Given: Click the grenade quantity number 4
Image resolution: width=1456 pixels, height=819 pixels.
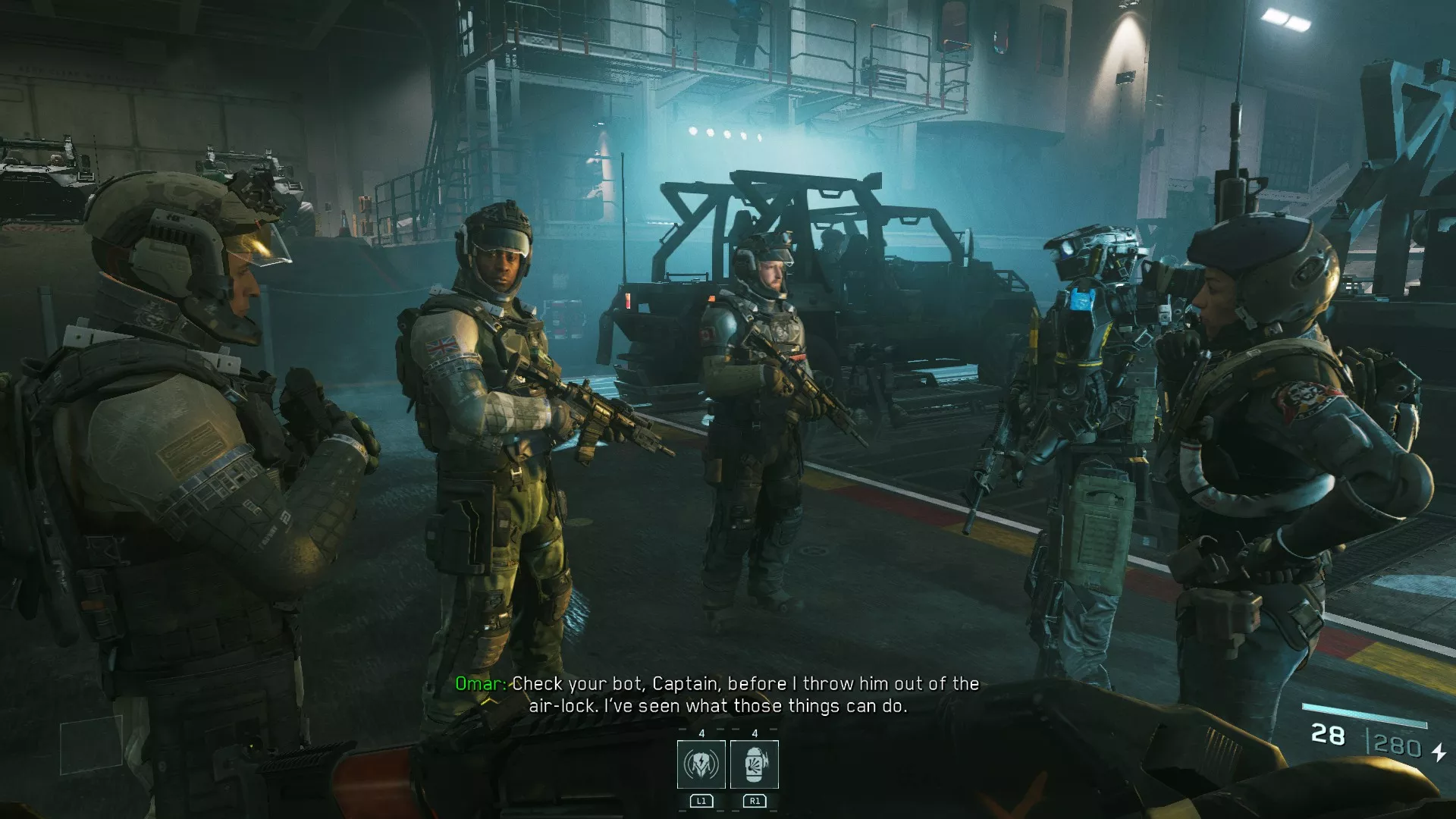Looking at the screenshot, I should pos(755,733).
